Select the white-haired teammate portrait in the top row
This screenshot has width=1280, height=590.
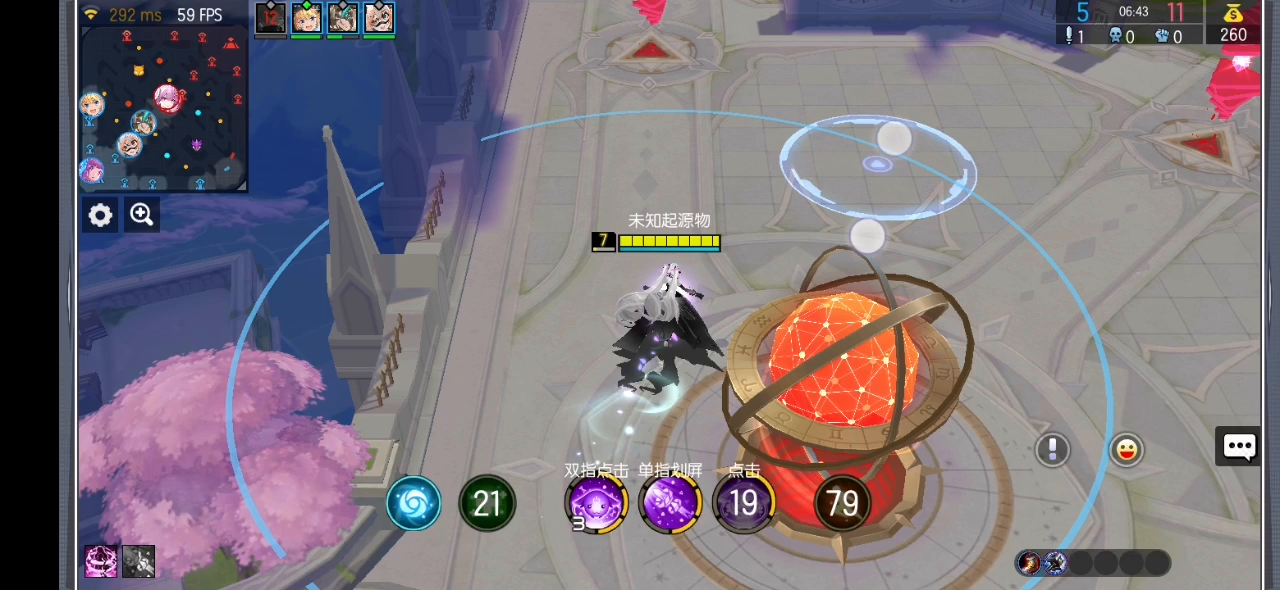click(x=378, y=18)
